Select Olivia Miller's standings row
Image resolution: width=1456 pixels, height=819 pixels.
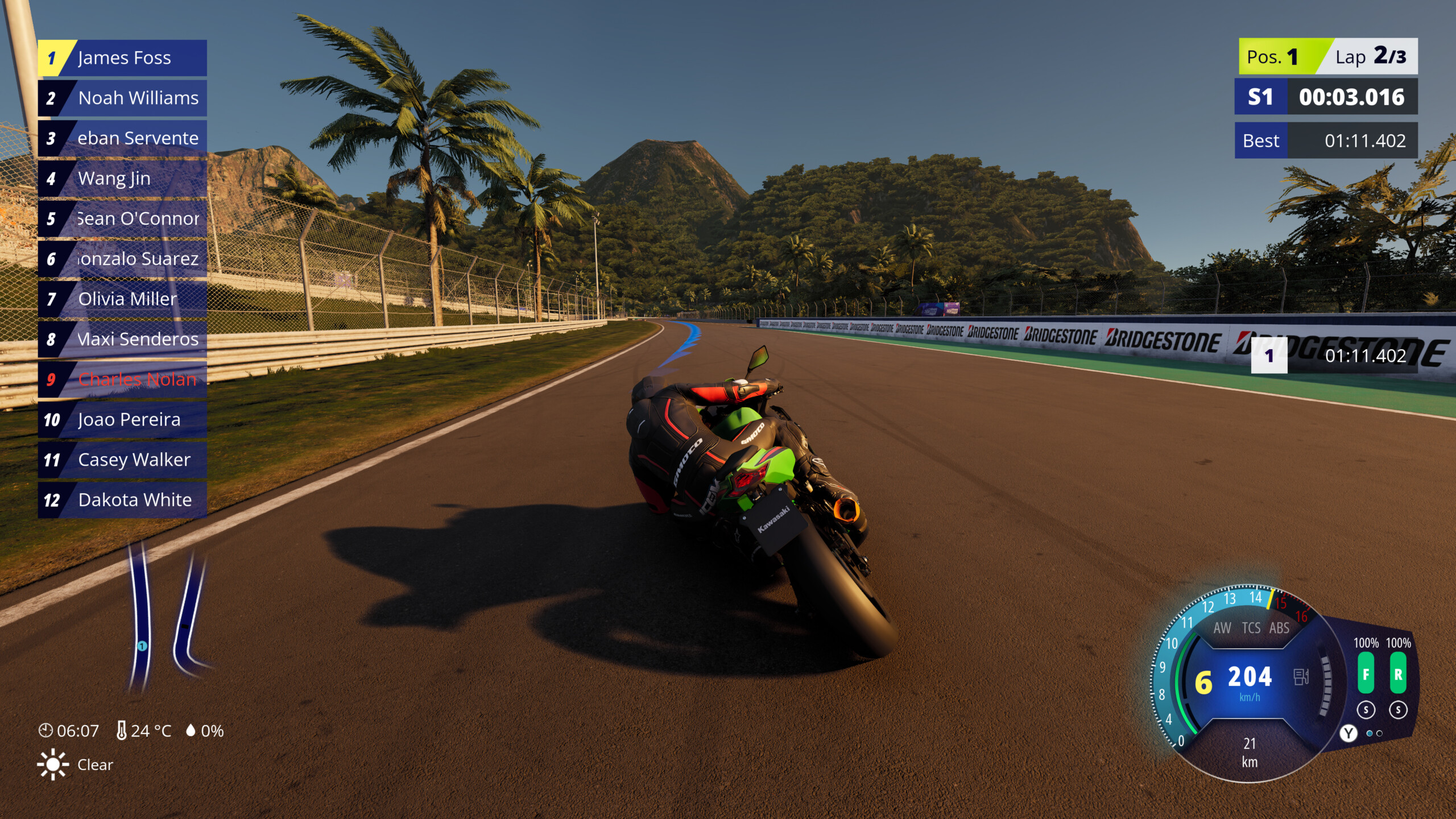pyautogui.click(x=123, y=299)
